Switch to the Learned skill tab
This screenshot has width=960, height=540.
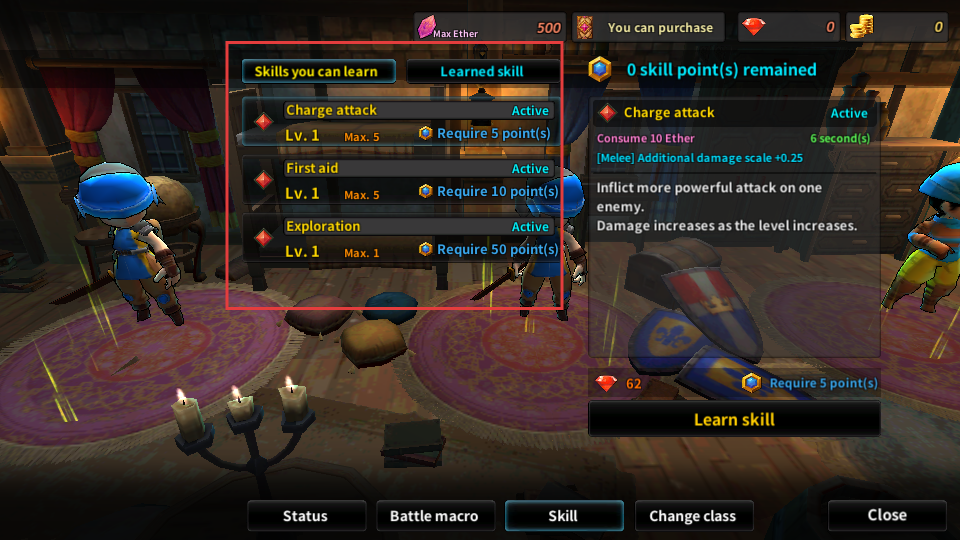point(482,71)
